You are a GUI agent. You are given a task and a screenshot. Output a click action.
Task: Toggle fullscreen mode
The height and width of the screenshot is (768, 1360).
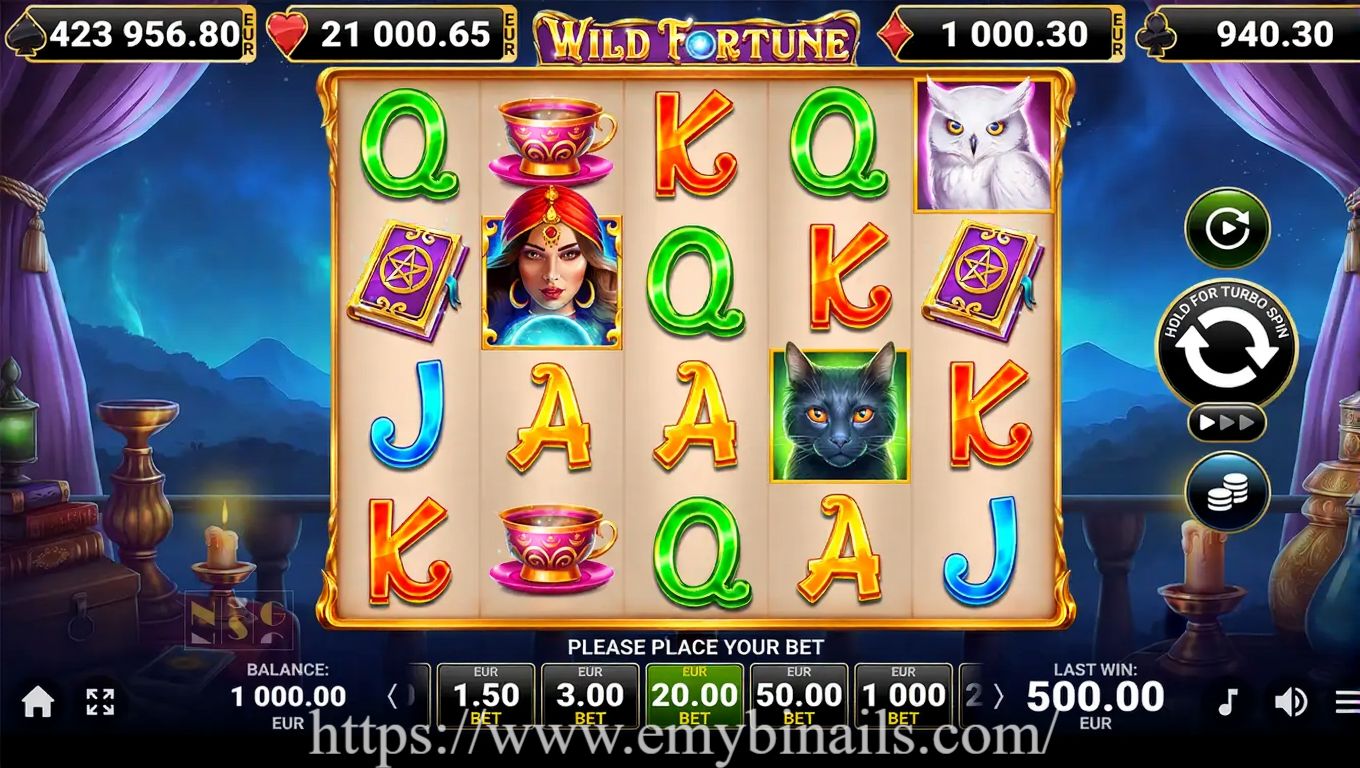point(100,702)
